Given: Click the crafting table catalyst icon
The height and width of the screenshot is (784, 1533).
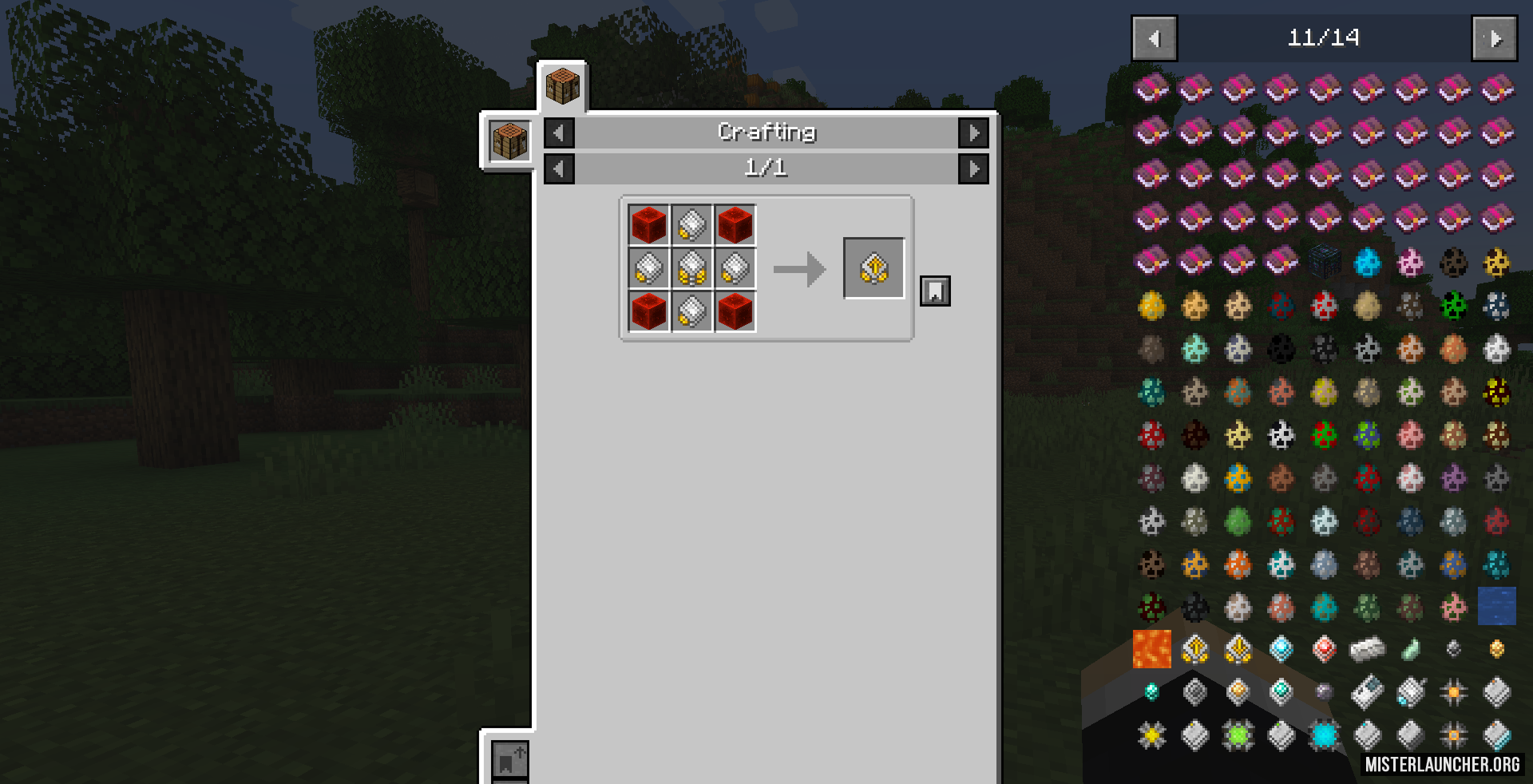Looking at the screenshot, I should [509, 142].
